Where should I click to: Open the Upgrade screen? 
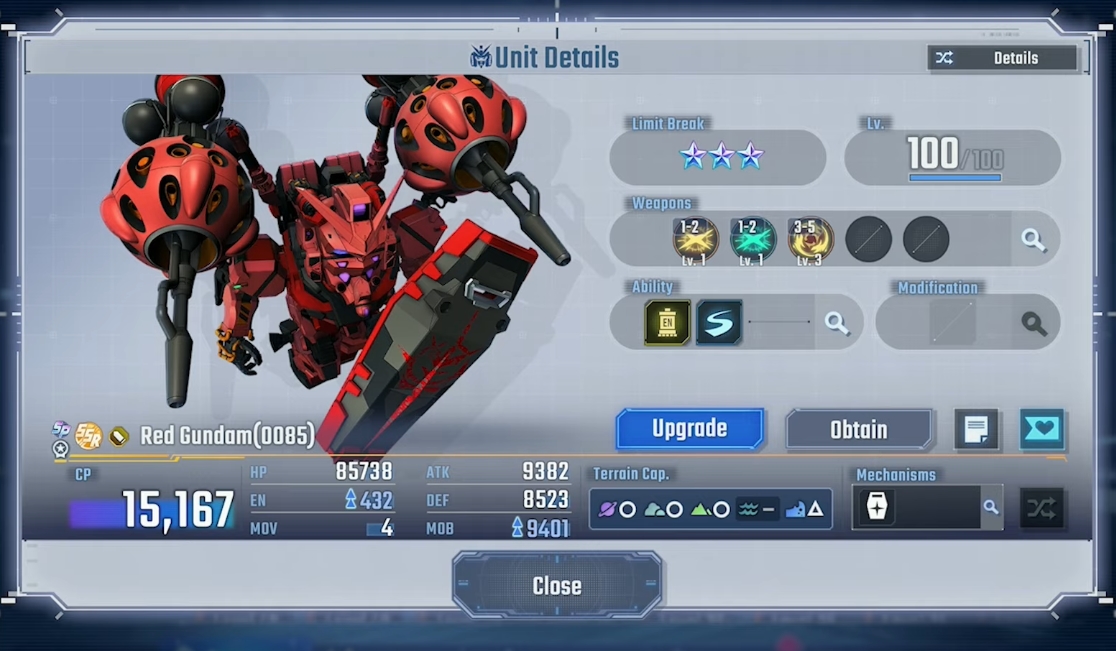pyautogui.click(x=690, y=429)
